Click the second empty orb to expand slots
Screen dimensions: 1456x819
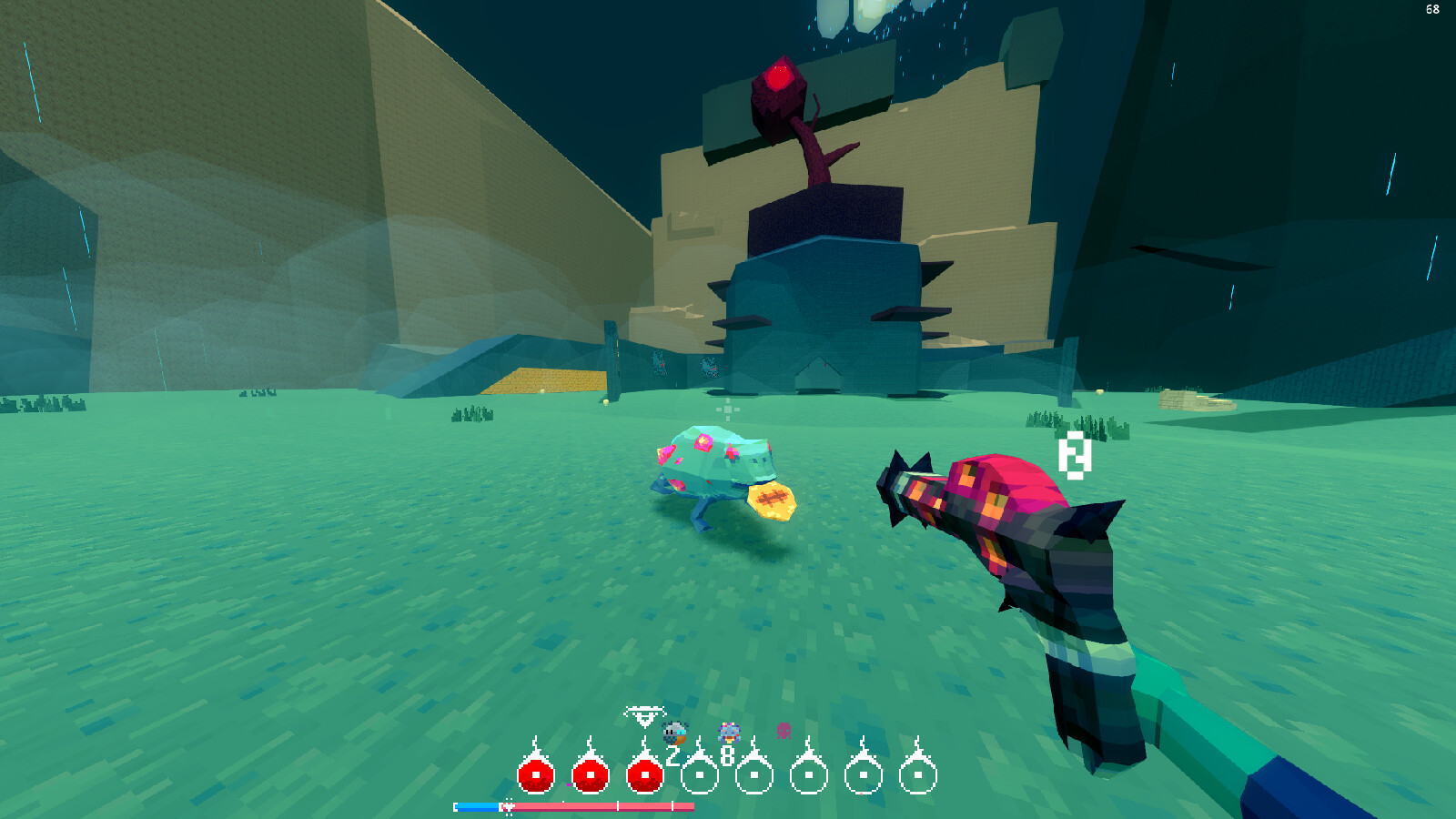(x=754, y=774)
